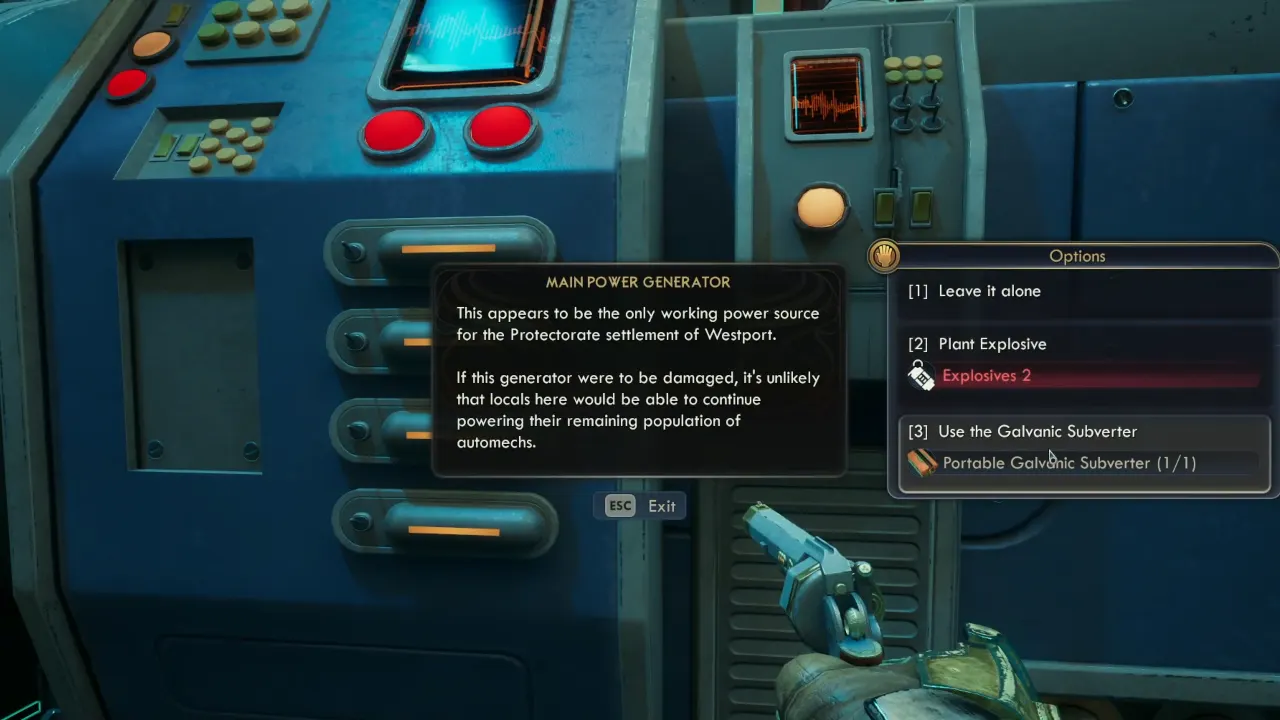Click the MAIN POWER GENERATOR title text

[639, 282]
